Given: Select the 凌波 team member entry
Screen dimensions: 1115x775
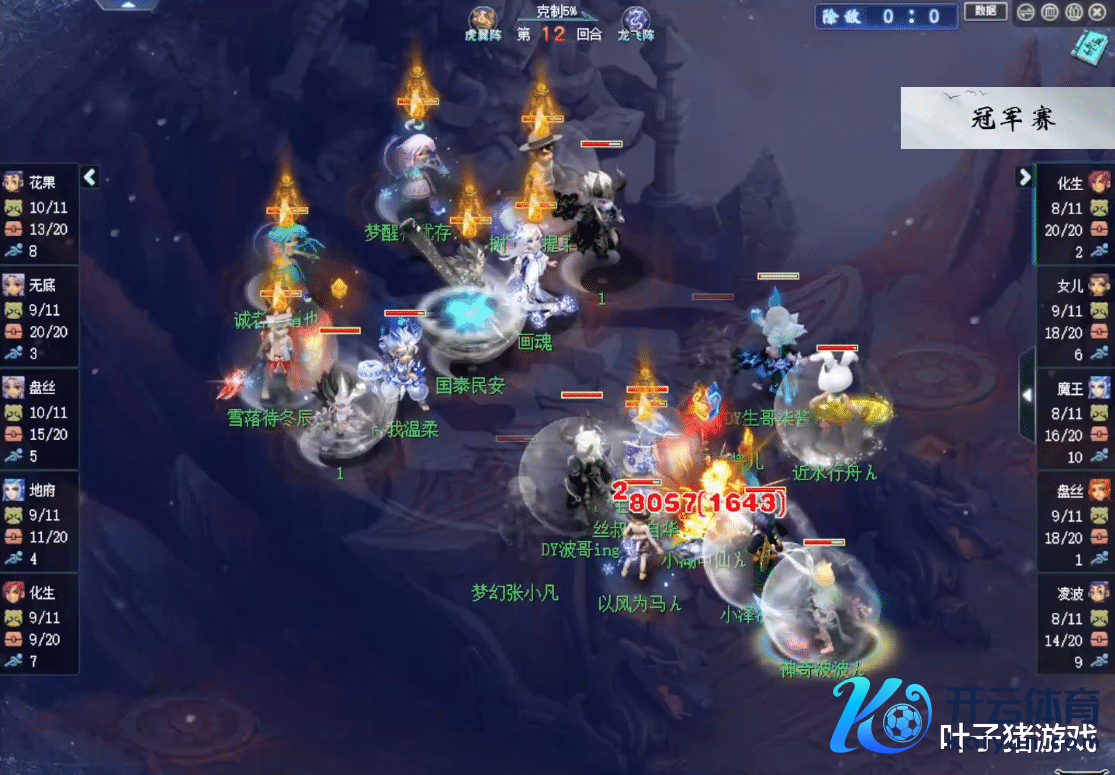Looking at the screenshot, I should click(x=1074, y=626).
